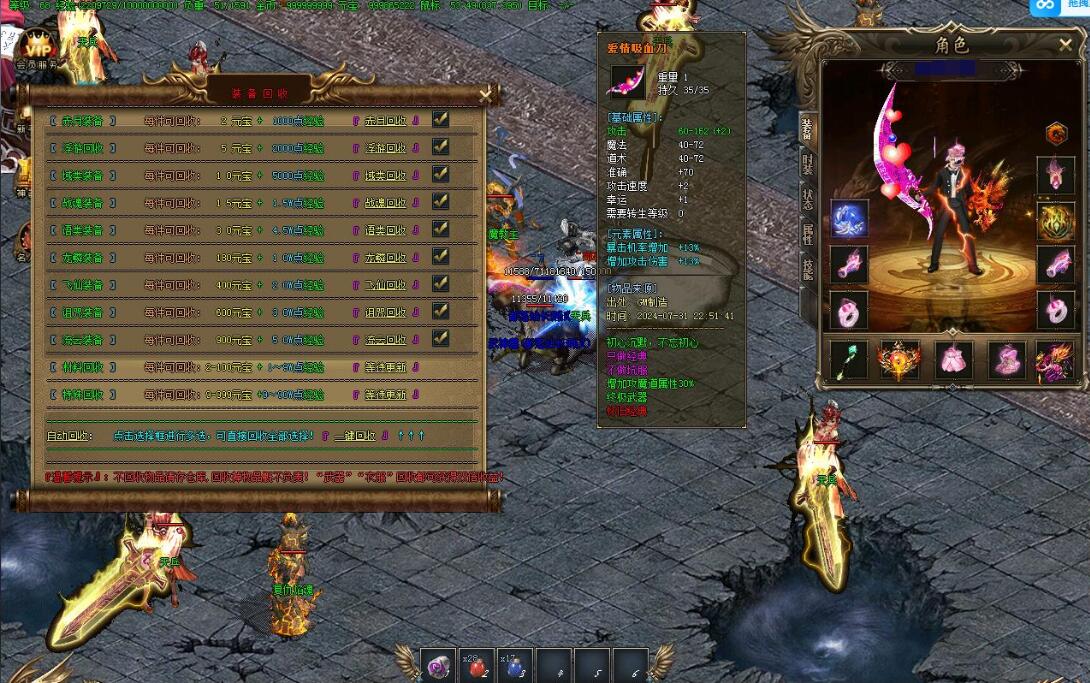Toggle the 飞仙回收 row checkbox
Image resolution: width=1090 pixels, height=683 pixels.
[440, 284]
